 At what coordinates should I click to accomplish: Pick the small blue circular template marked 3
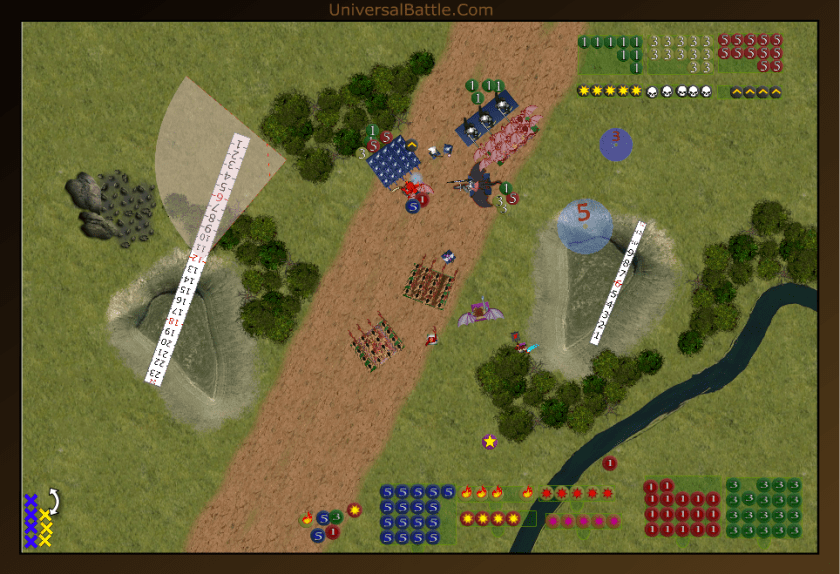[616, 144]
